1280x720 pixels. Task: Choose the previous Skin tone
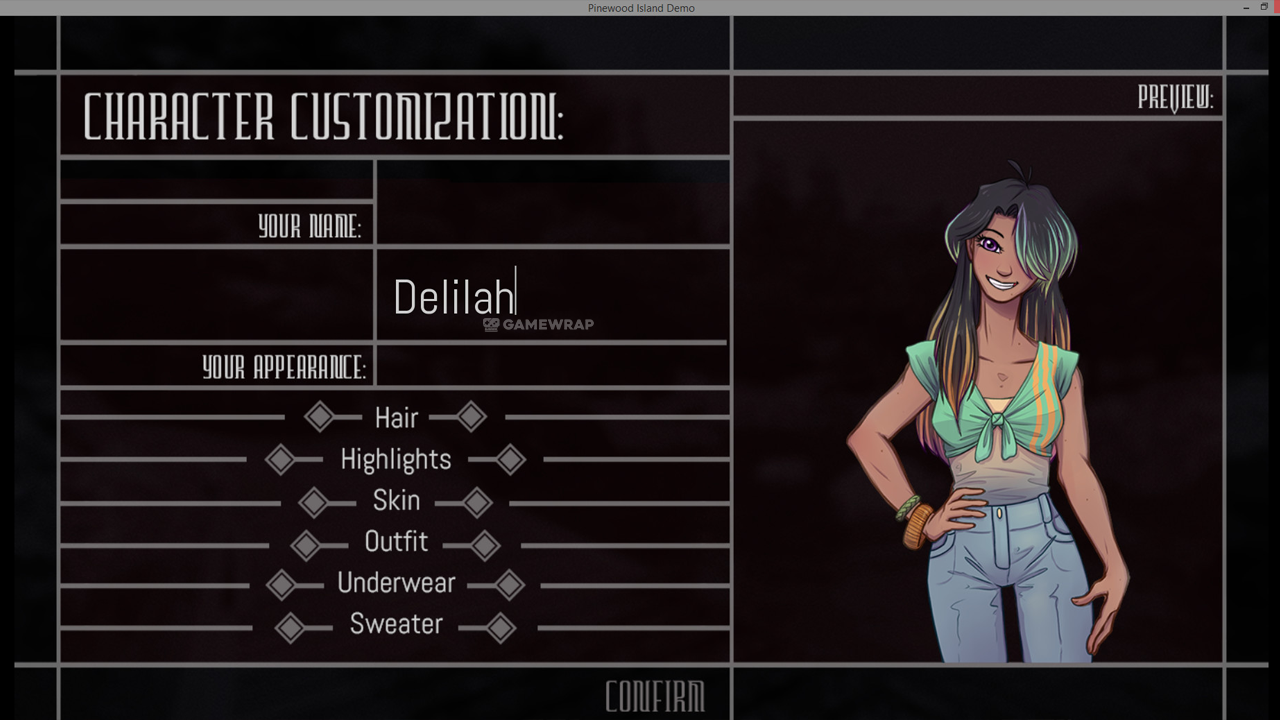point(313,502)
